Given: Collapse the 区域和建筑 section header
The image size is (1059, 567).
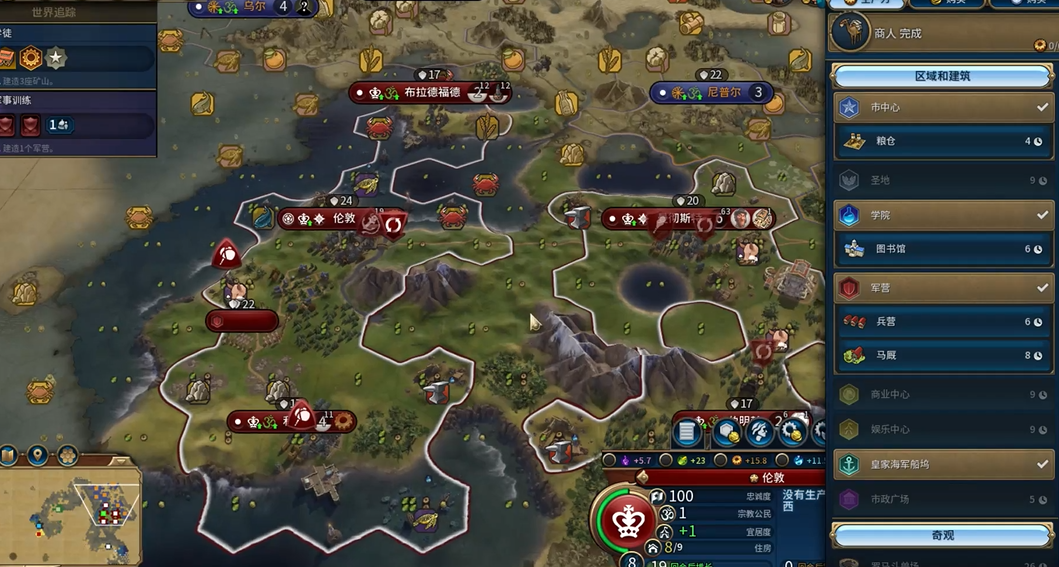Looking at the screenshot, I should 942,76.
